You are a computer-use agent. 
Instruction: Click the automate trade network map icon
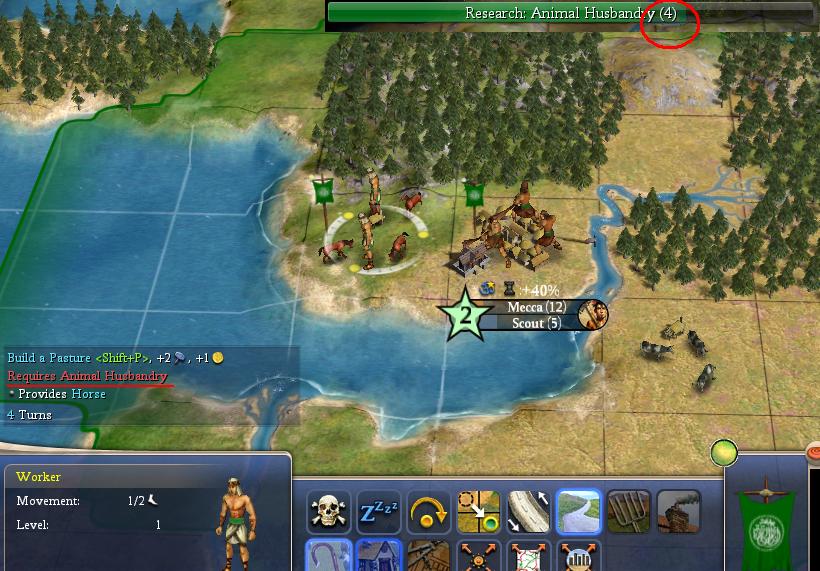(x=529, y=556)
